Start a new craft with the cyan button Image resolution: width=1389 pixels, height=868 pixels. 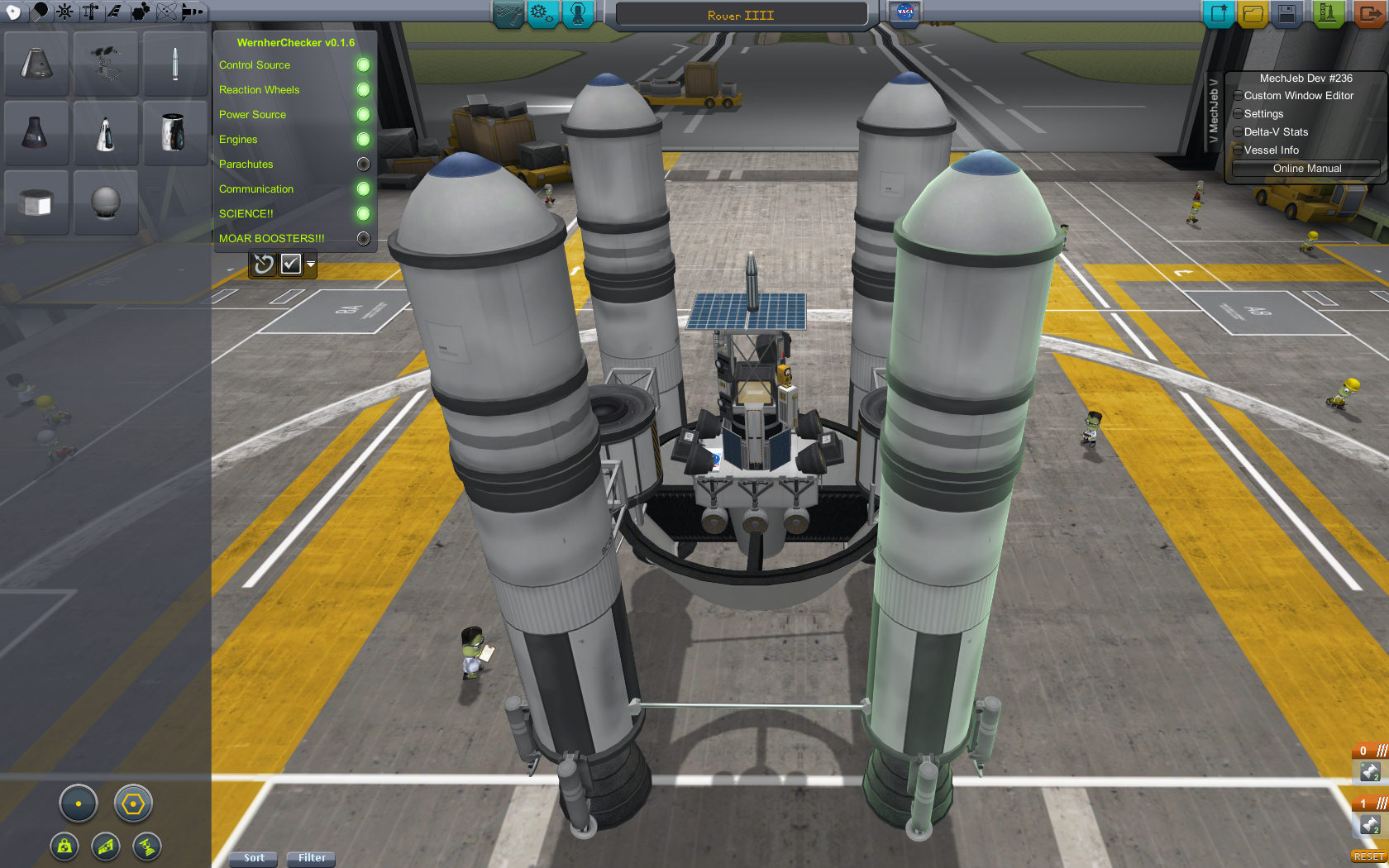click(x=1218, y=14)
